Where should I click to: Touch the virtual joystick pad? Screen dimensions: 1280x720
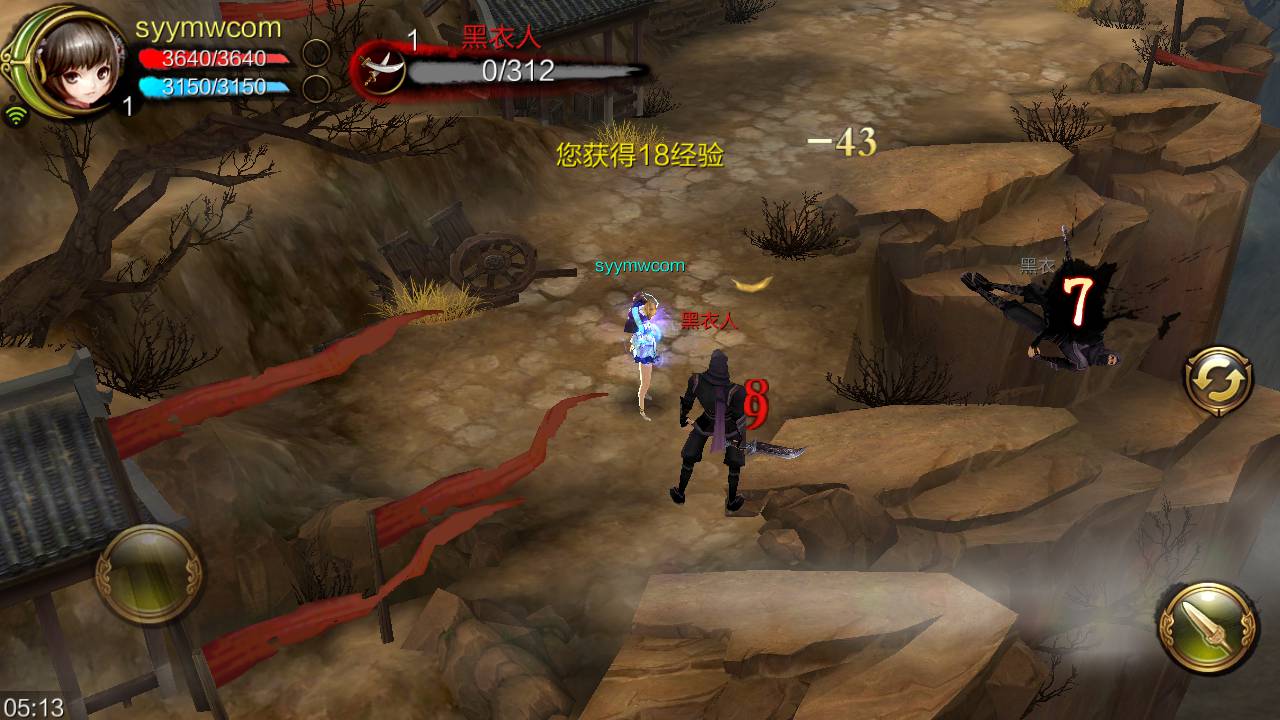tap(150, 574)
